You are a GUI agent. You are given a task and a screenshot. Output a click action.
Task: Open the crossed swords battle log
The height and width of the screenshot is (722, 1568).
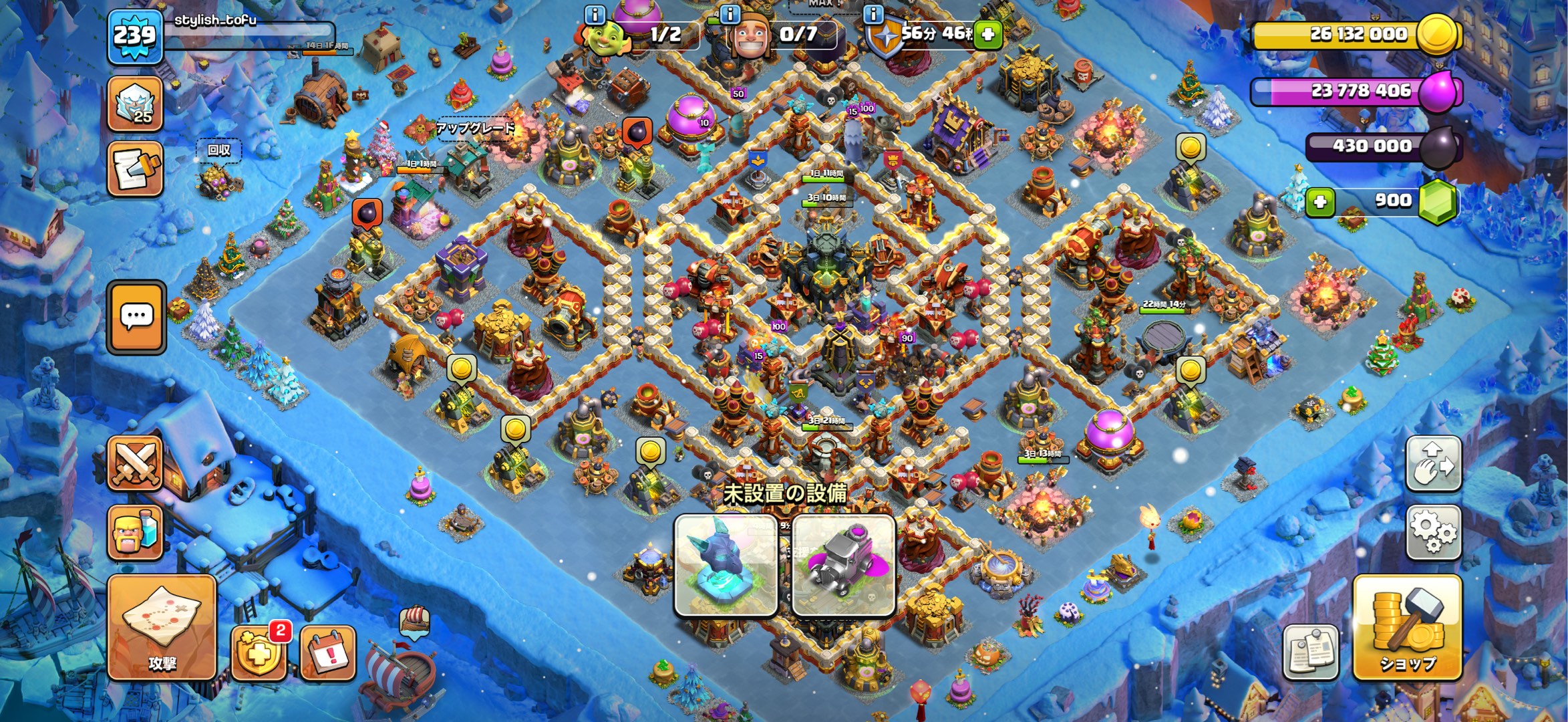(136, 463)
